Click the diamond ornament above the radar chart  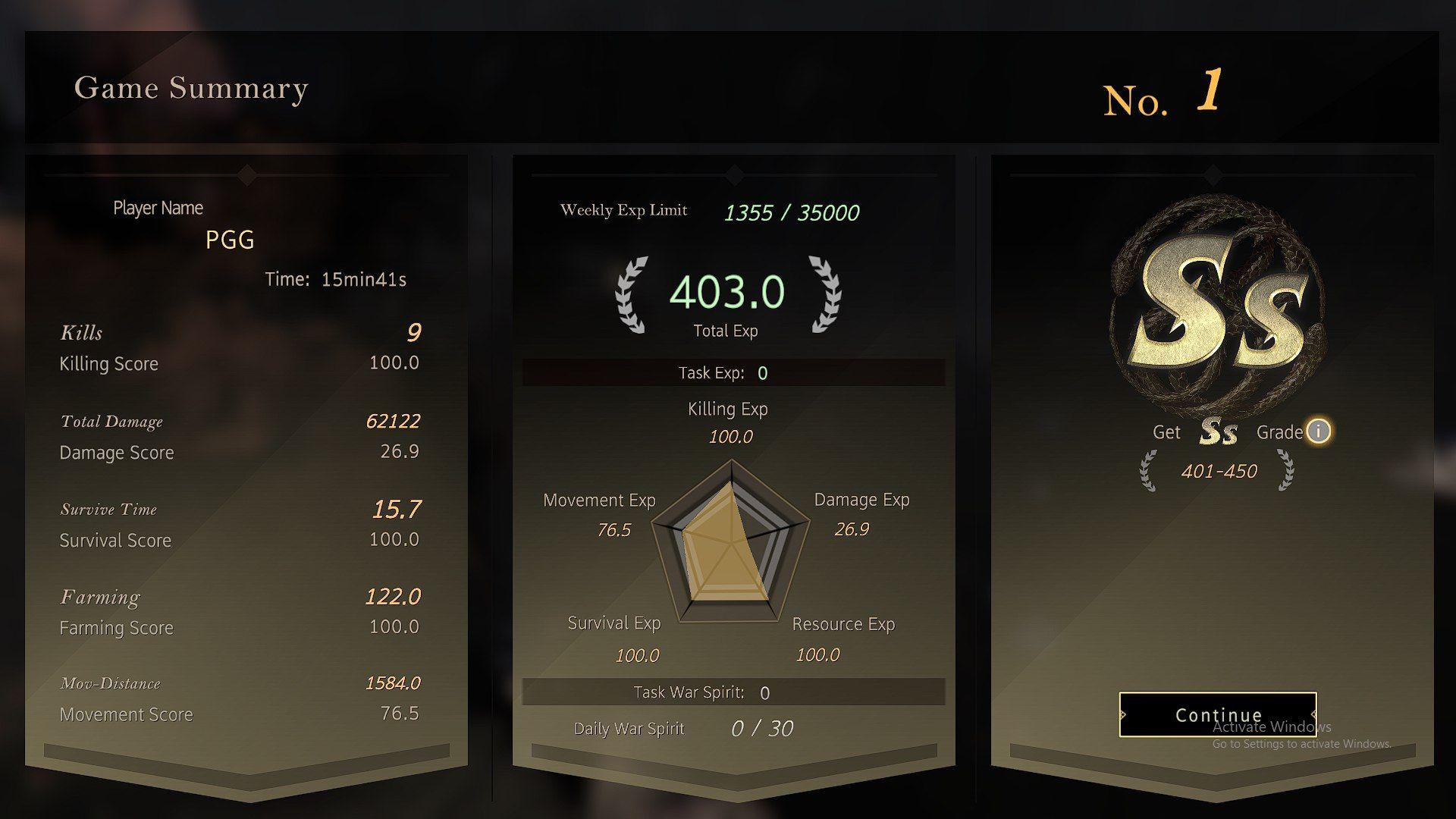click(x=732, y=176)
